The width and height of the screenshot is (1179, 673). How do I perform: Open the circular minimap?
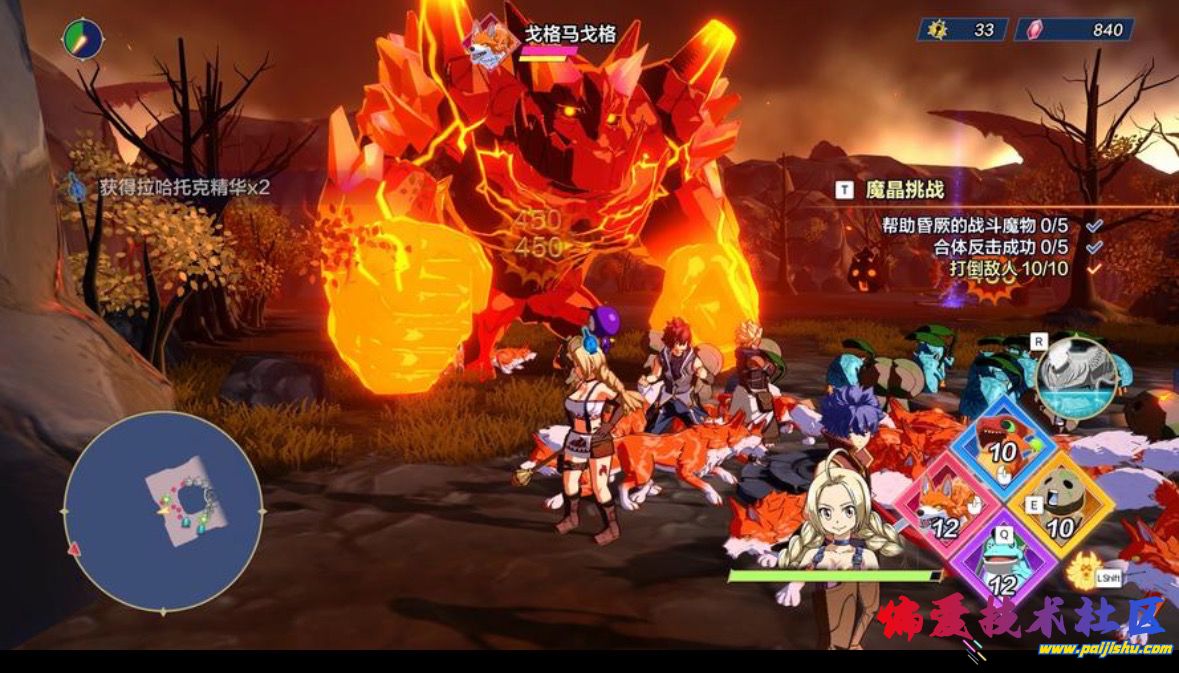pos(163,512)
